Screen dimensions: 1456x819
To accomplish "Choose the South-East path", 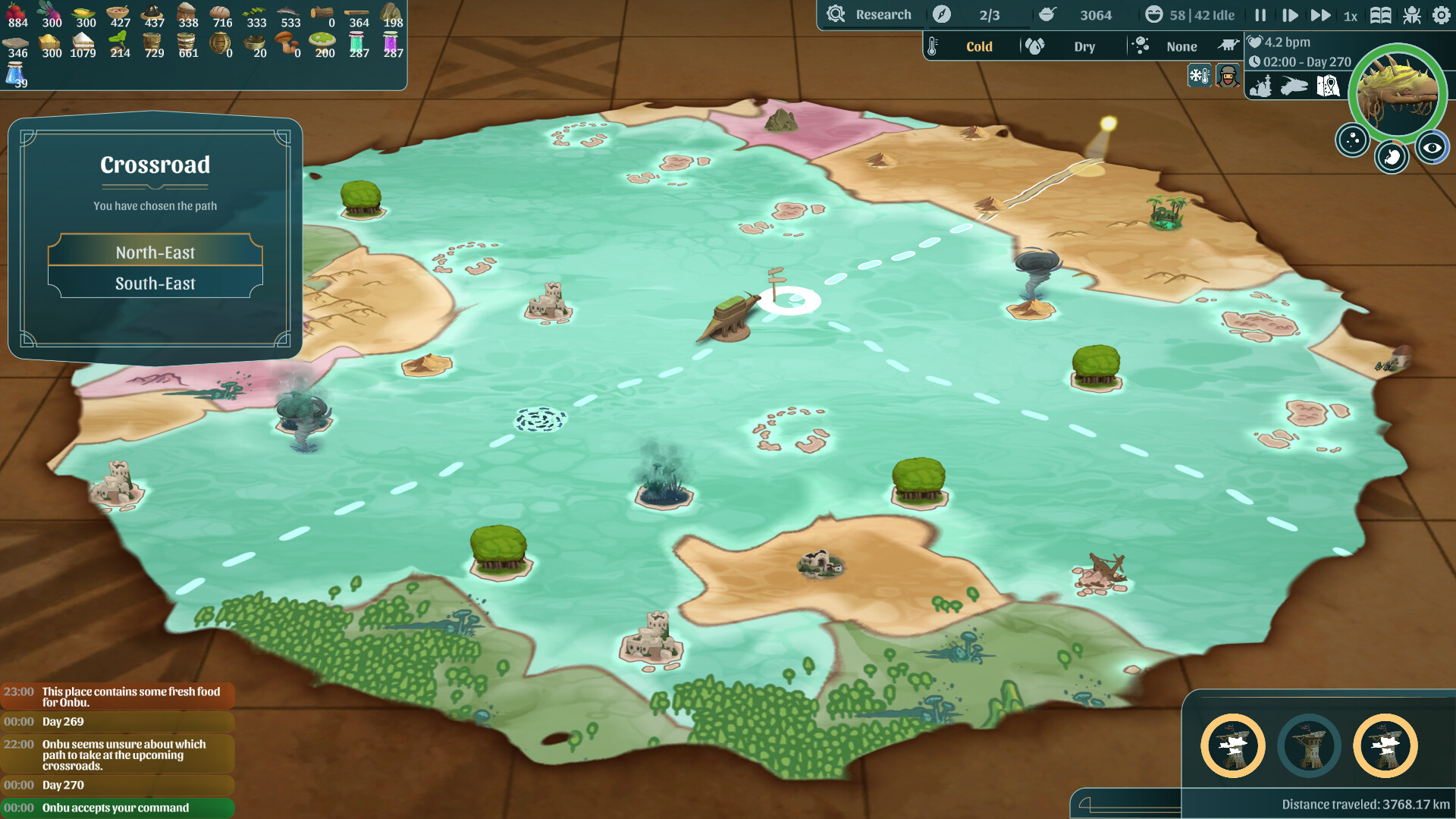I will click(155, 284).
